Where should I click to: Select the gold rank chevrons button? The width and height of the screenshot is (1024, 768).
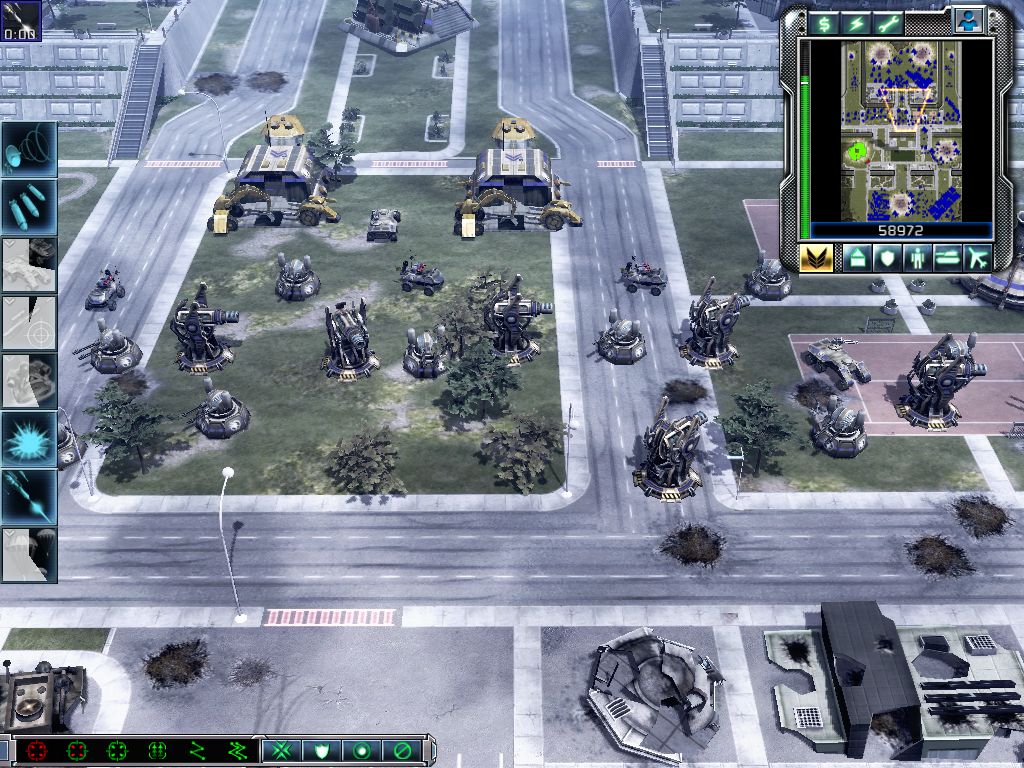click(x=816, y=258)
